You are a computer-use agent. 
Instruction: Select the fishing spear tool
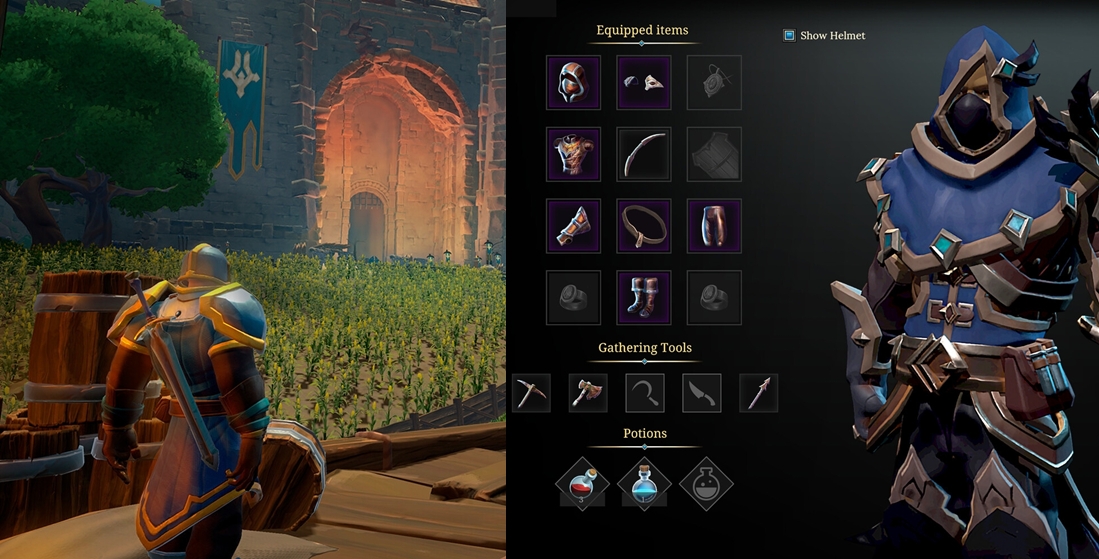758,393
